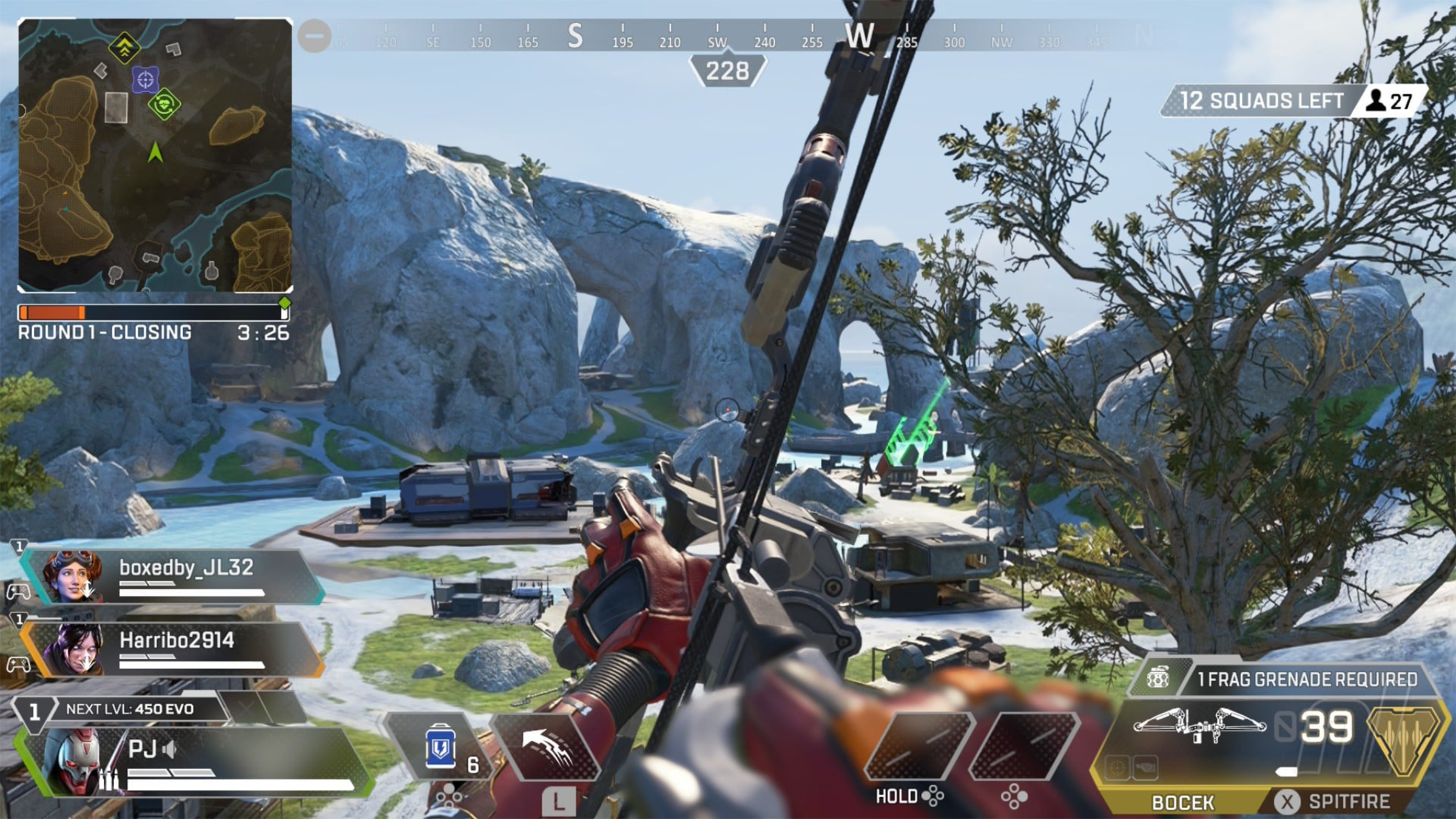Viewport: 1456px width, 819px height.
Task: Activate the claw tactical ability
Action: pyautogui.click(x=546, y=747)
